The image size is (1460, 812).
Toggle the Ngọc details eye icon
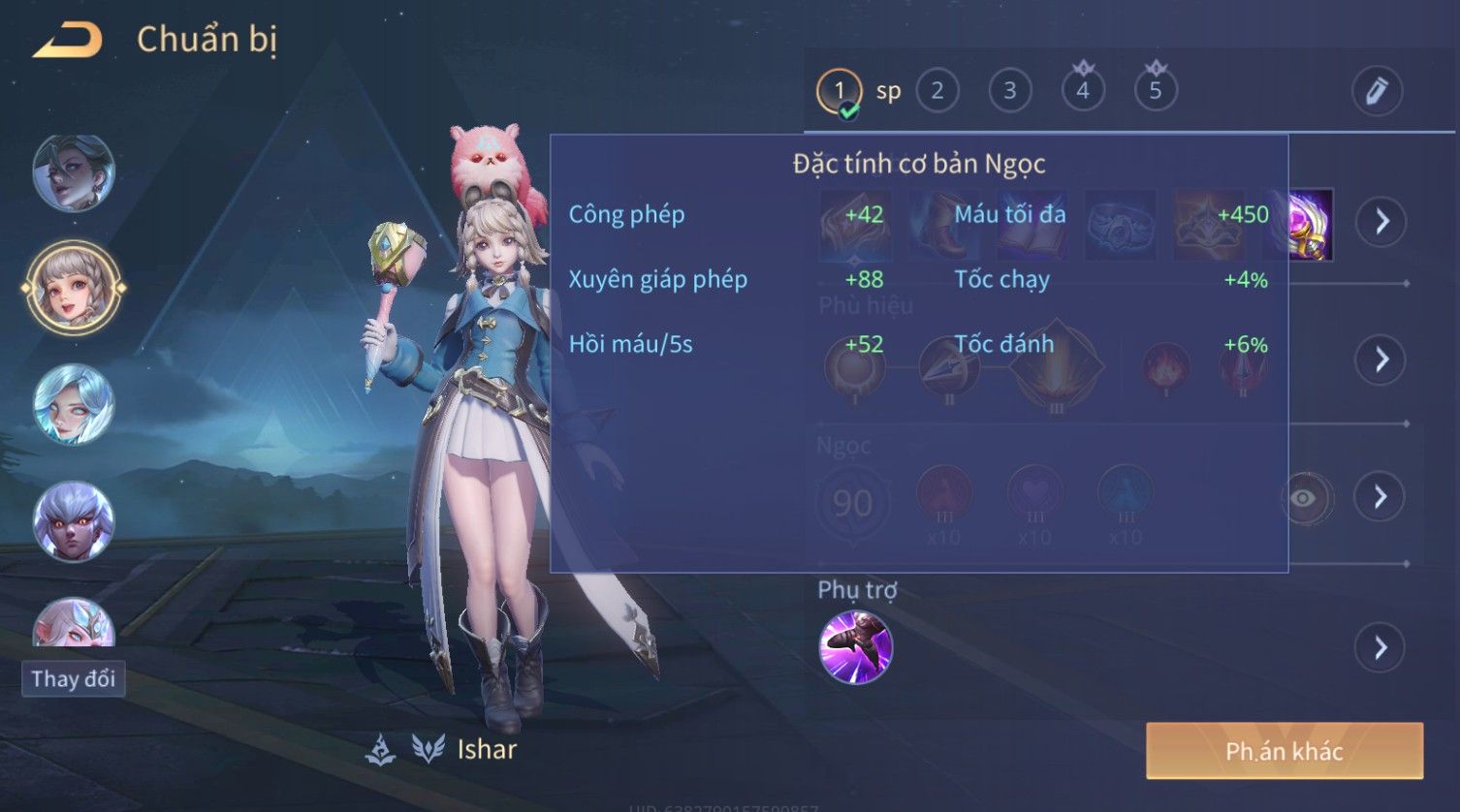pyautogui.click(x=1304, y=498)
